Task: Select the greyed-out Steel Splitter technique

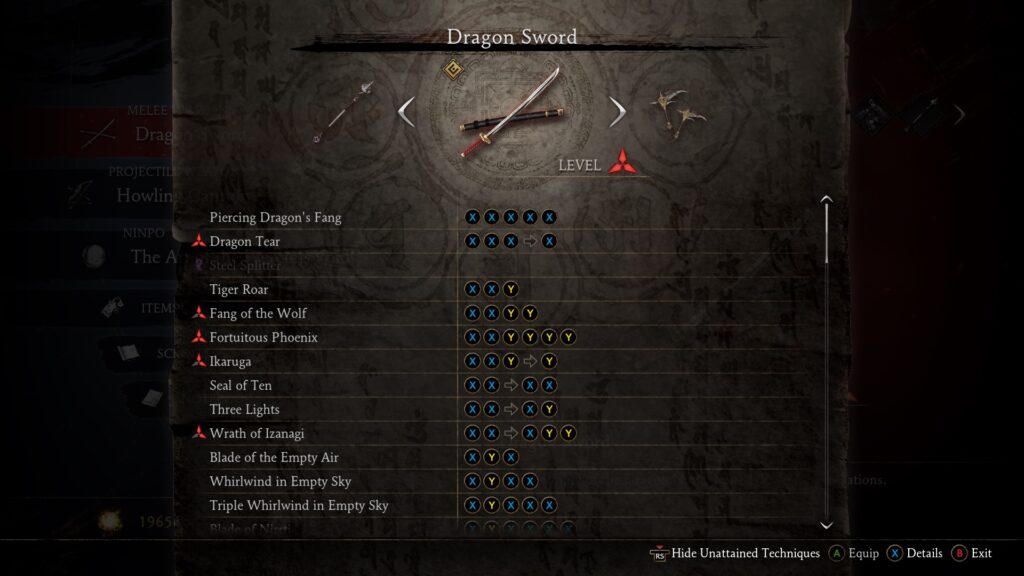Action: click(x=245, y=265)
